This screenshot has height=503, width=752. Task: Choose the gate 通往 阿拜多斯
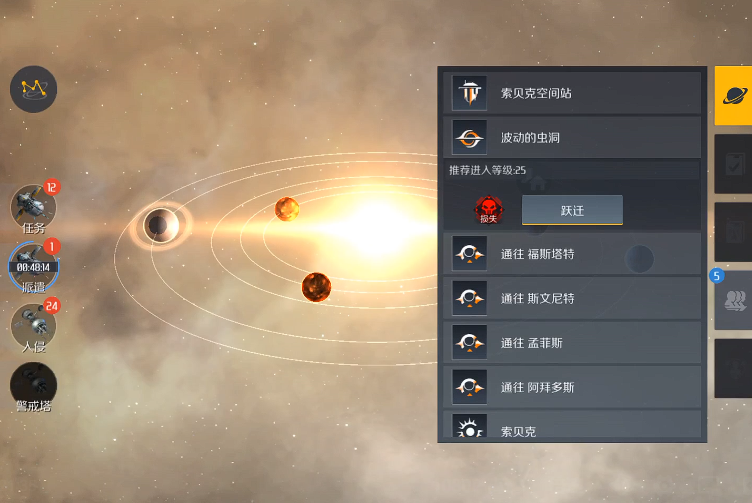coord(572,387)
